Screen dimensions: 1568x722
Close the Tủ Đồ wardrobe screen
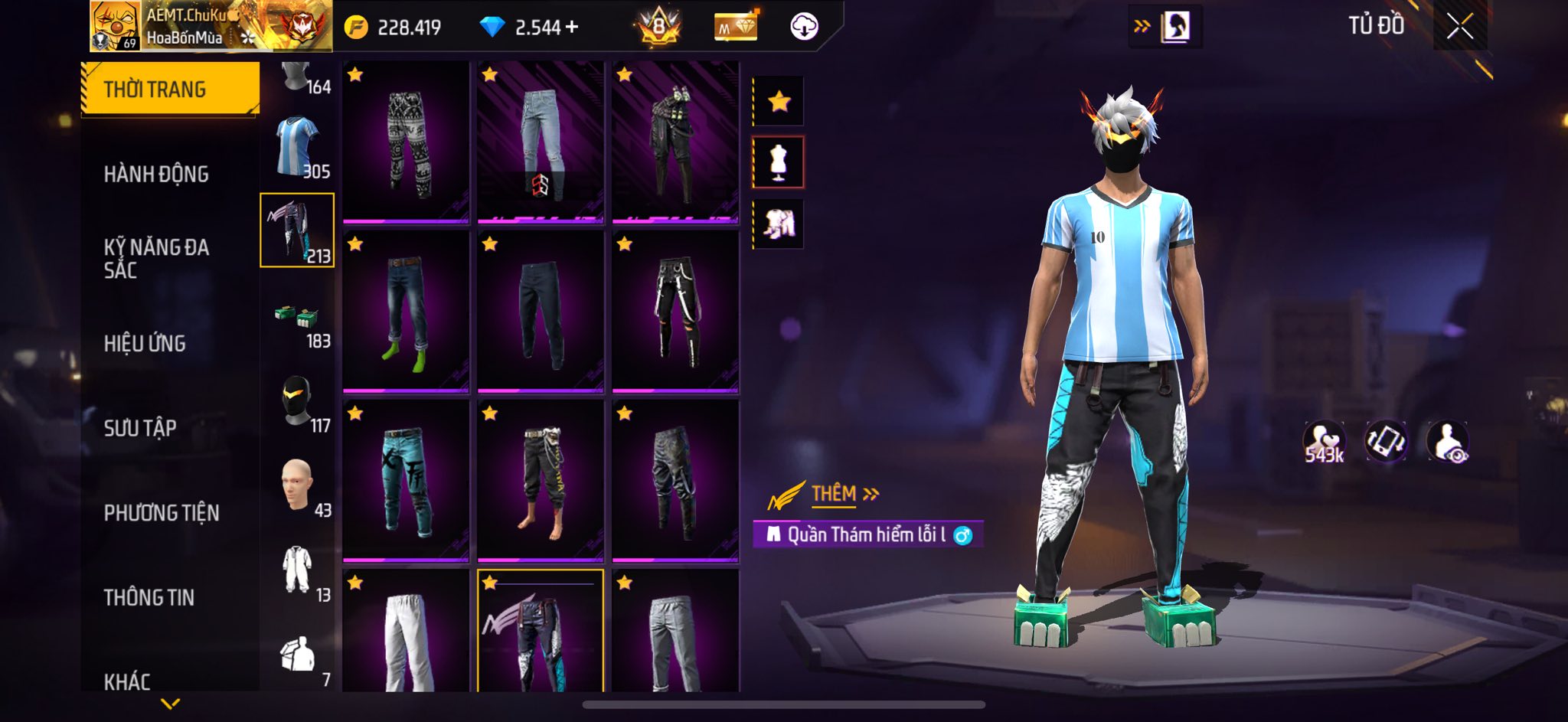click(1459, 27)
